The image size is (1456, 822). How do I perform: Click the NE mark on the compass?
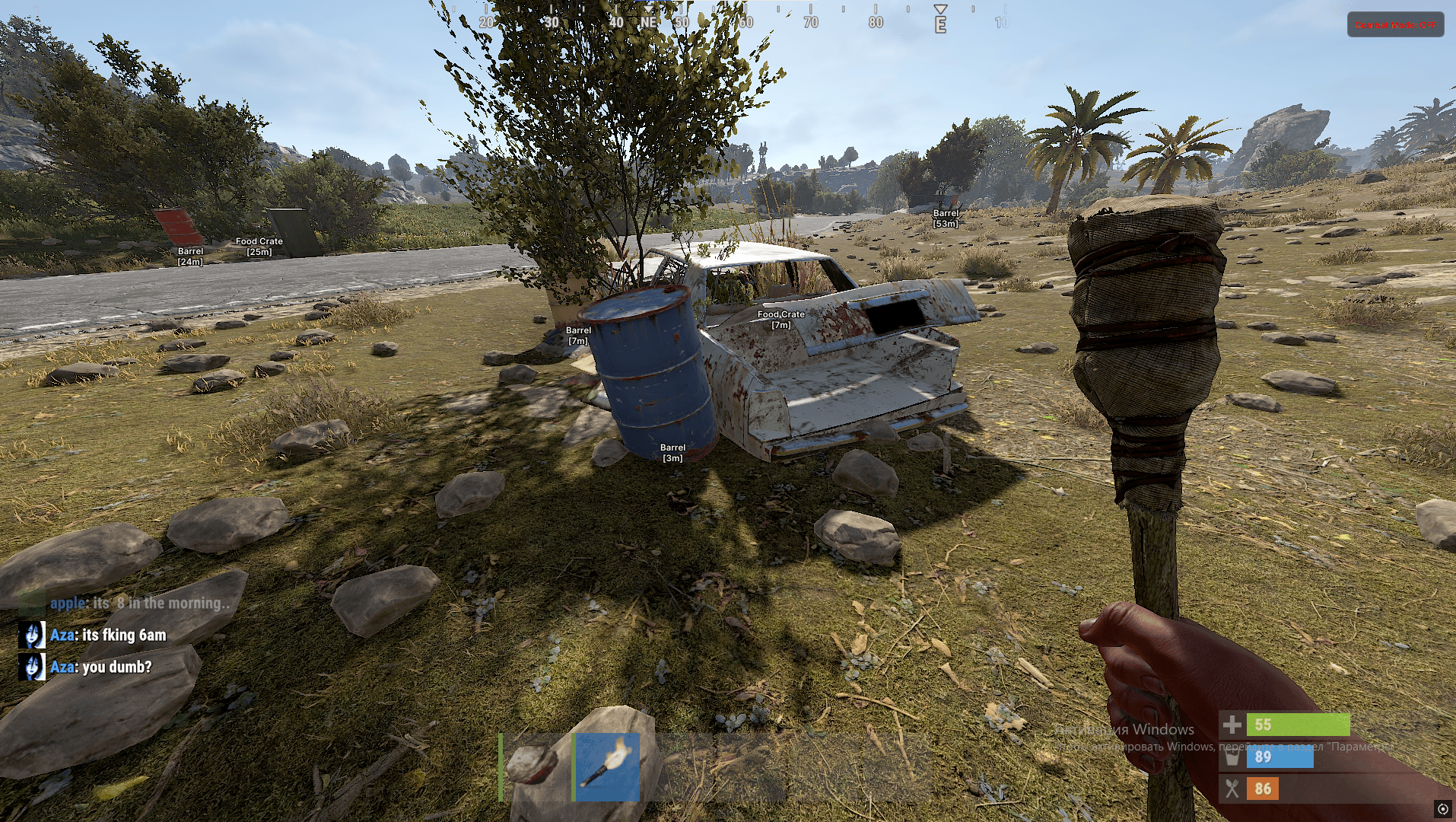pyautogui.click(x=649, y=23)
